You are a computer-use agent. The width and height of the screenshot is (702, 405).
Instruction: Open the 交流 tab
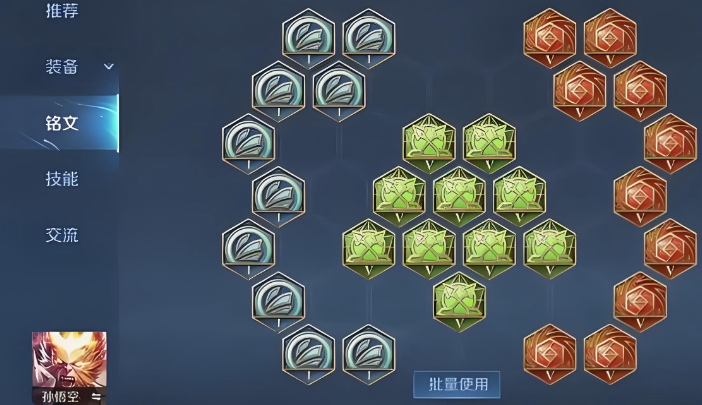click(x=62, y=235)
